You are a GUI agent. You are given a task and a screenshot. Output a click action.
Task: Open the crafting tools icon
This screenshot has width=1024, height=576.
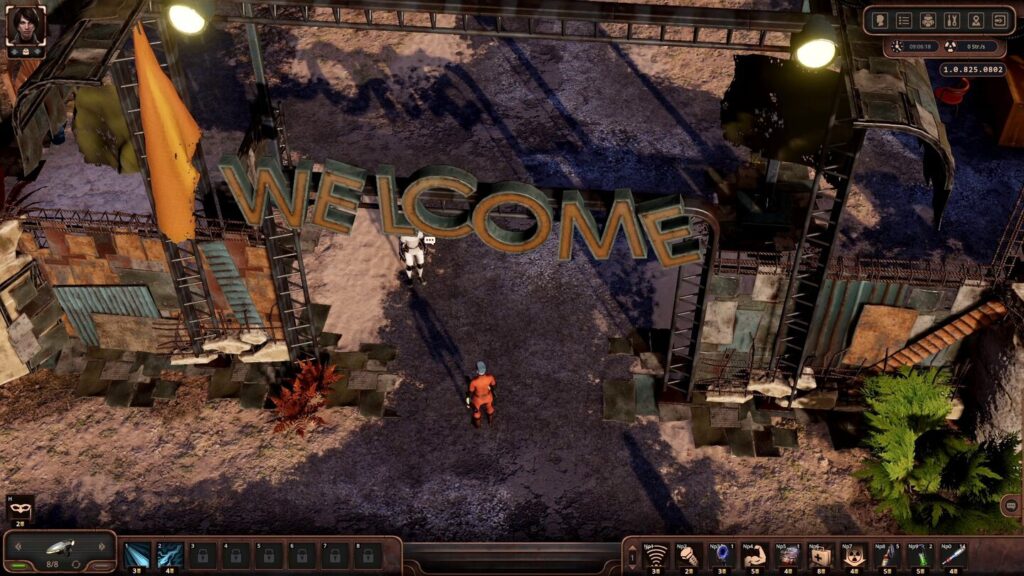coord(951,20)
